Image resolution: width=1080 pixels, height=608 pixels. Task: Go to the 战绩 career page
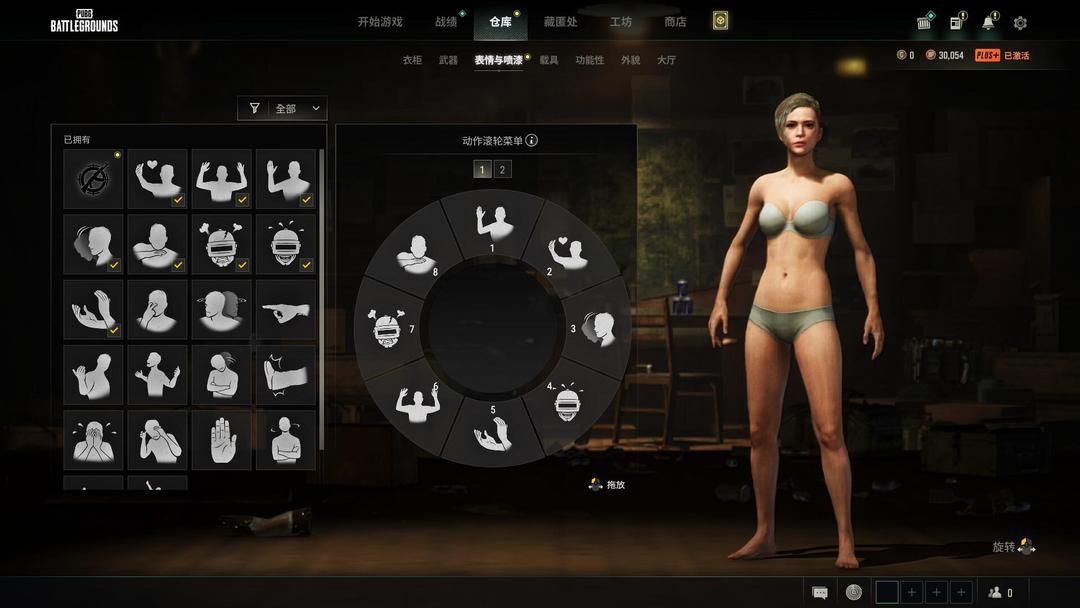(446, 22)
